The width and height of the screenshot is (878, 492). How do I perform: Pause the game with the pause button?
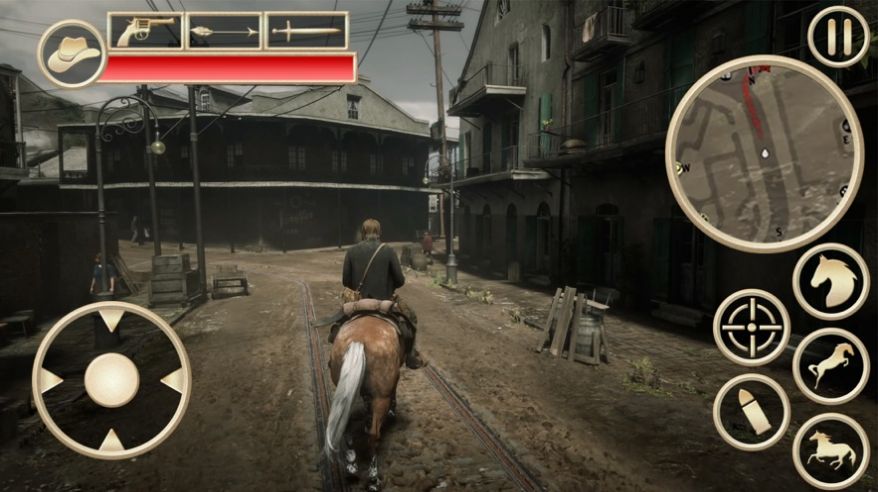(x=838, y=37)
